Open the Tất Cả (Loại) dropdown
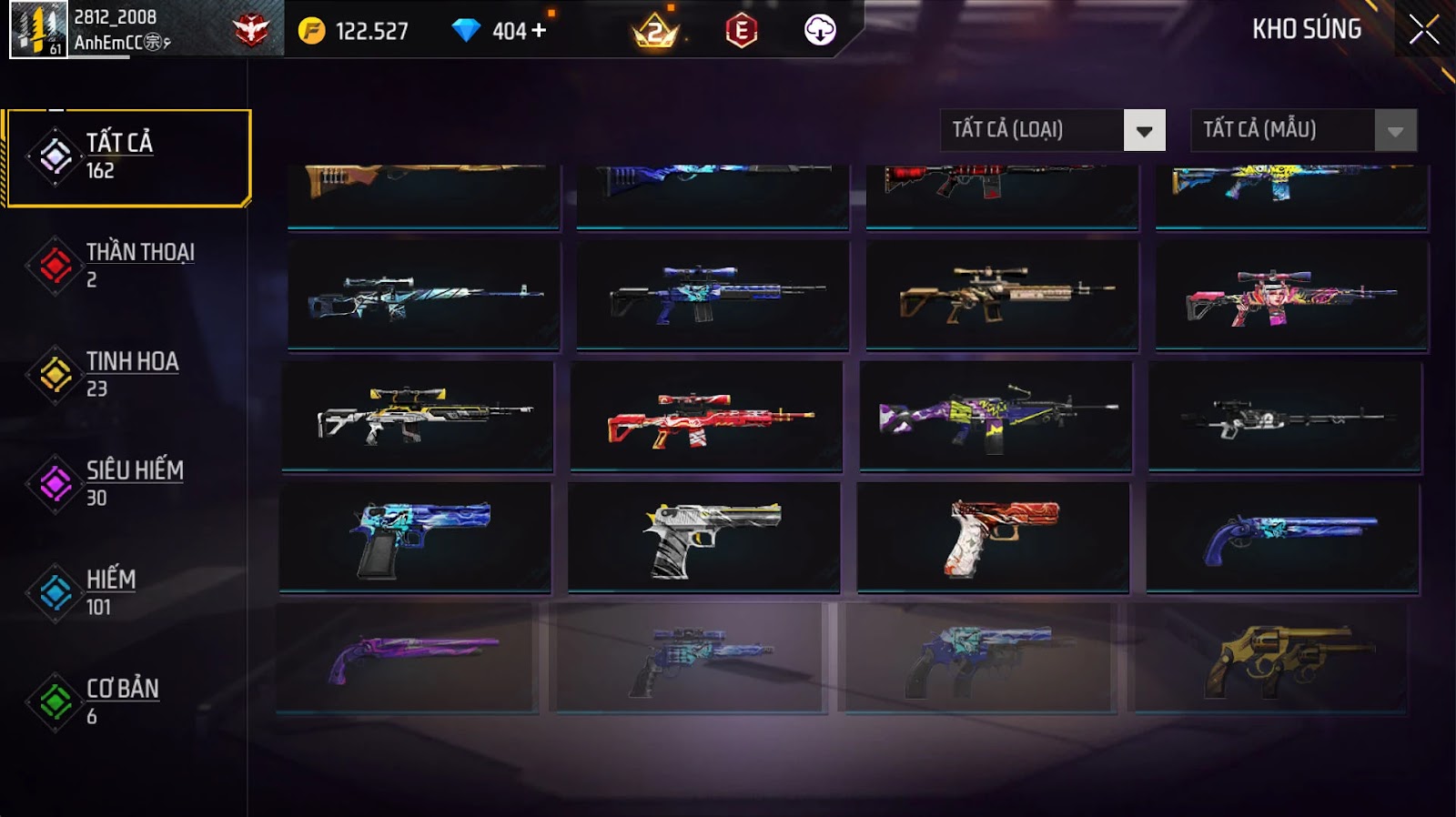The height and width of the screenshot is (817, 1456). coord(1052,130)
